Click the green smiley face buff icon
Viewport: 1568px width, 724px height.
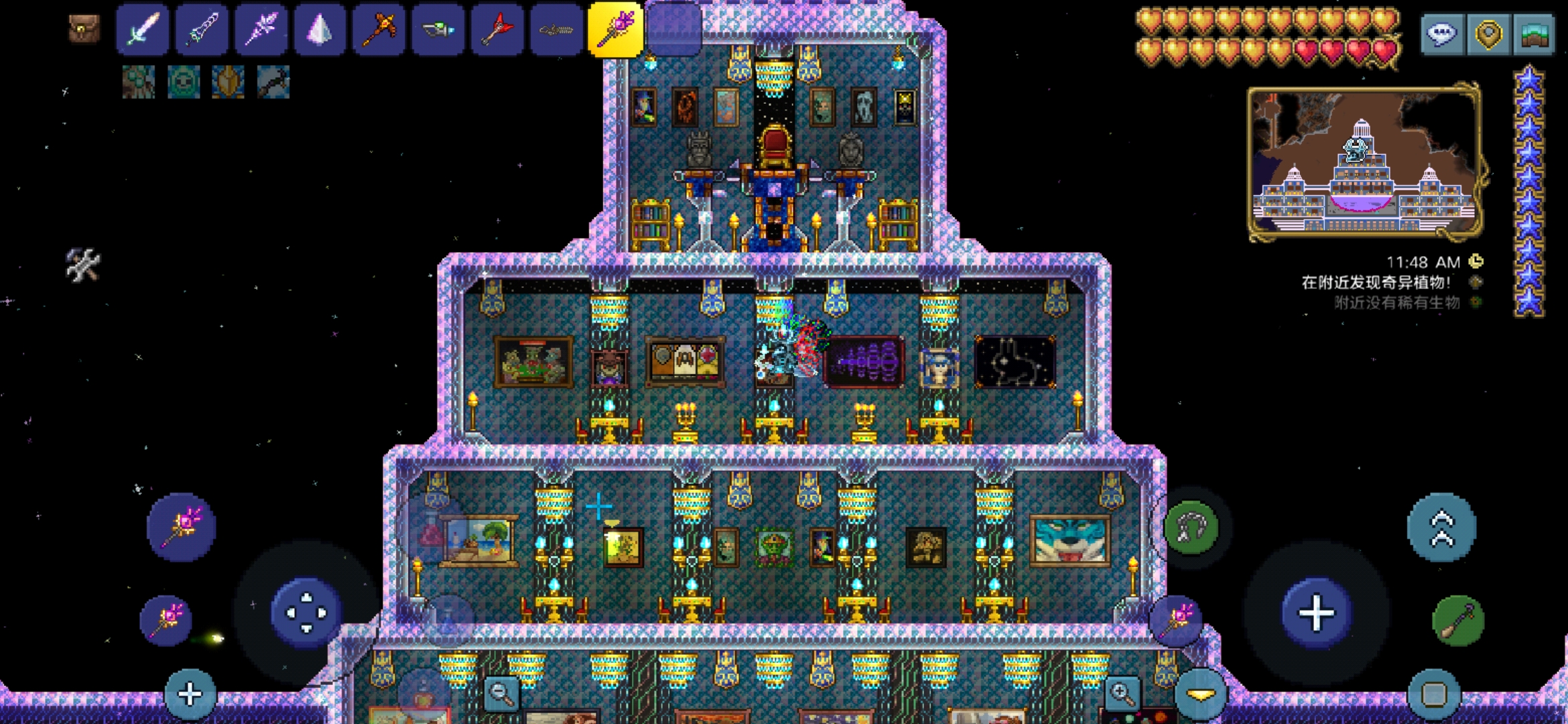[x=183, y=82]
